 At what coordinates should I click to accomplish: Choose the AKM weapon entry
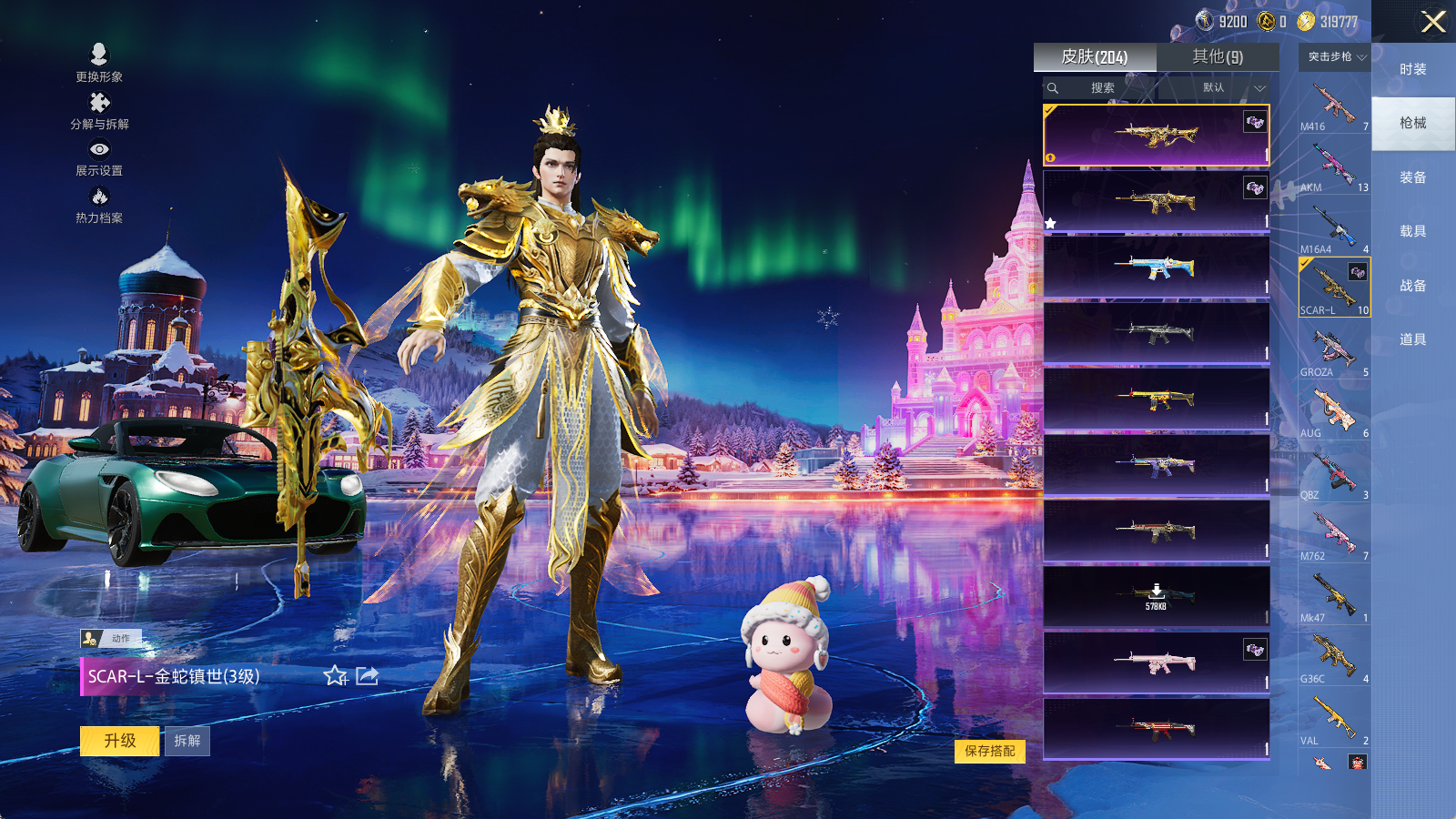(x=1333, y=167)
